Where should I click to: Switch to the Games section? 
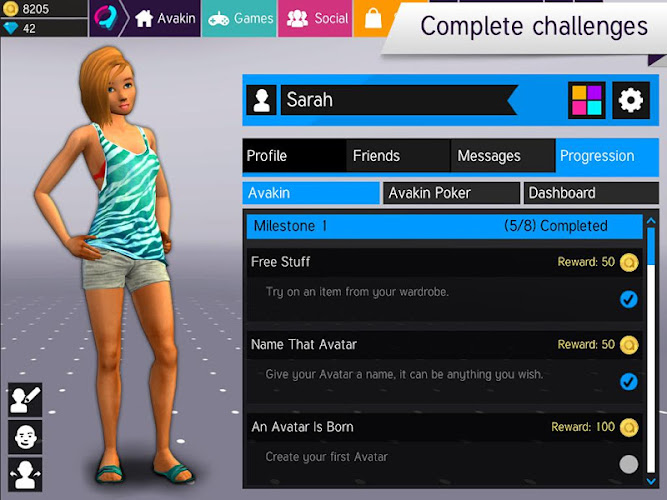240,18
